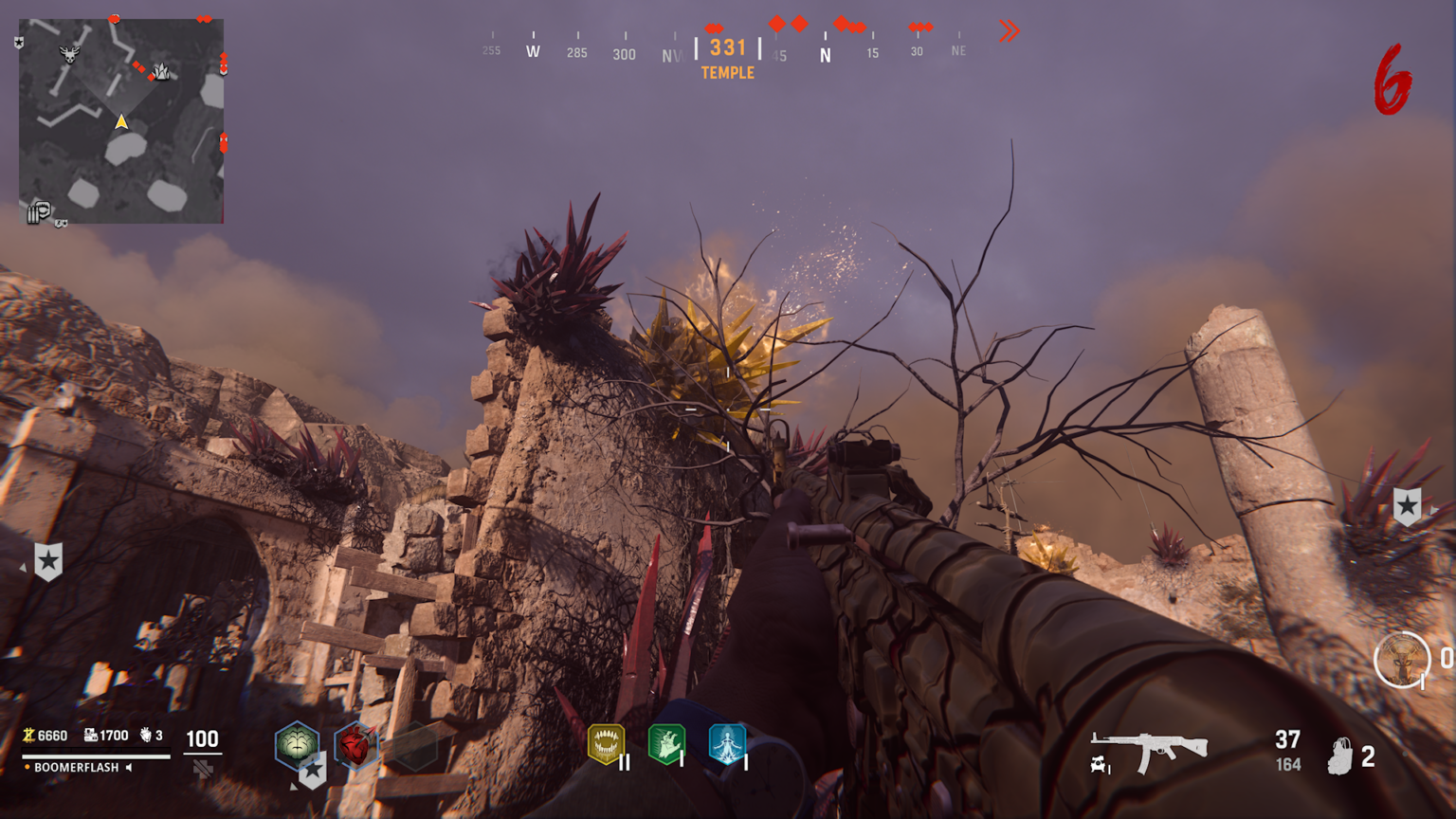Activate the circular stag-skull artifact ability
This screenshot has height=819, width=1456.
tap(1402, 659)
